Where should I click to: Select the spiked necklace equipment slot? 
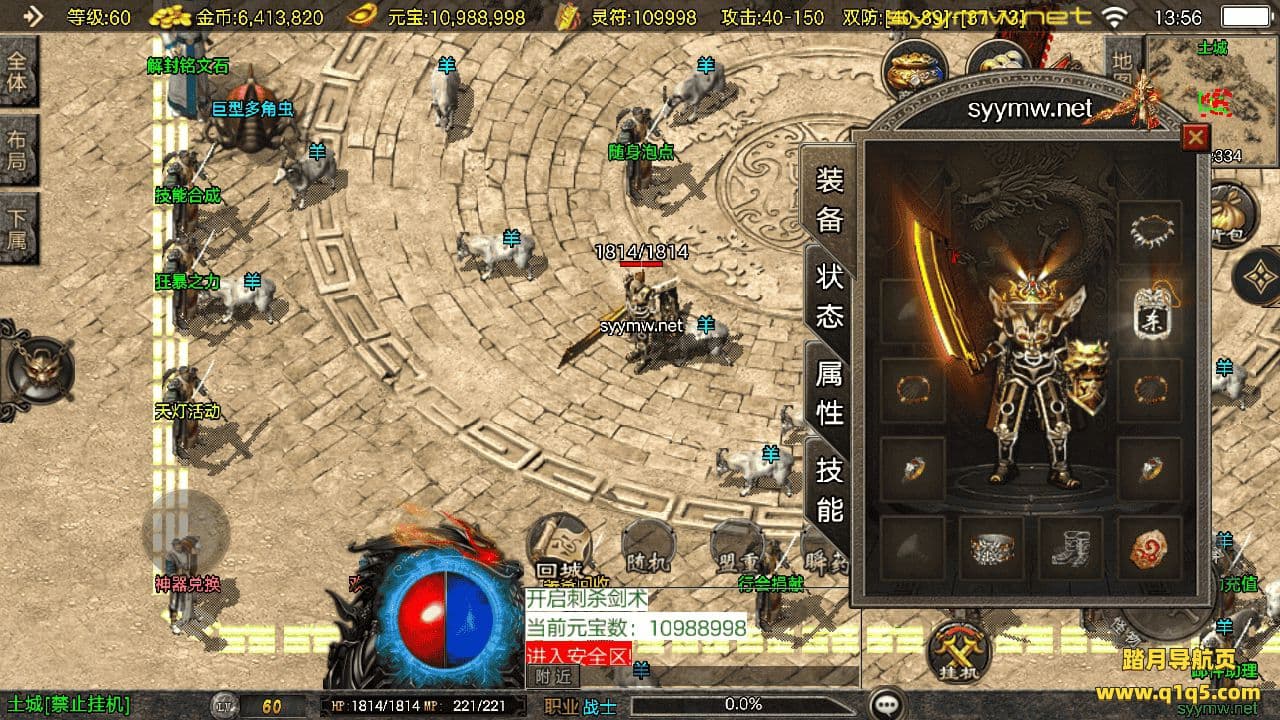coord(1149,233)
